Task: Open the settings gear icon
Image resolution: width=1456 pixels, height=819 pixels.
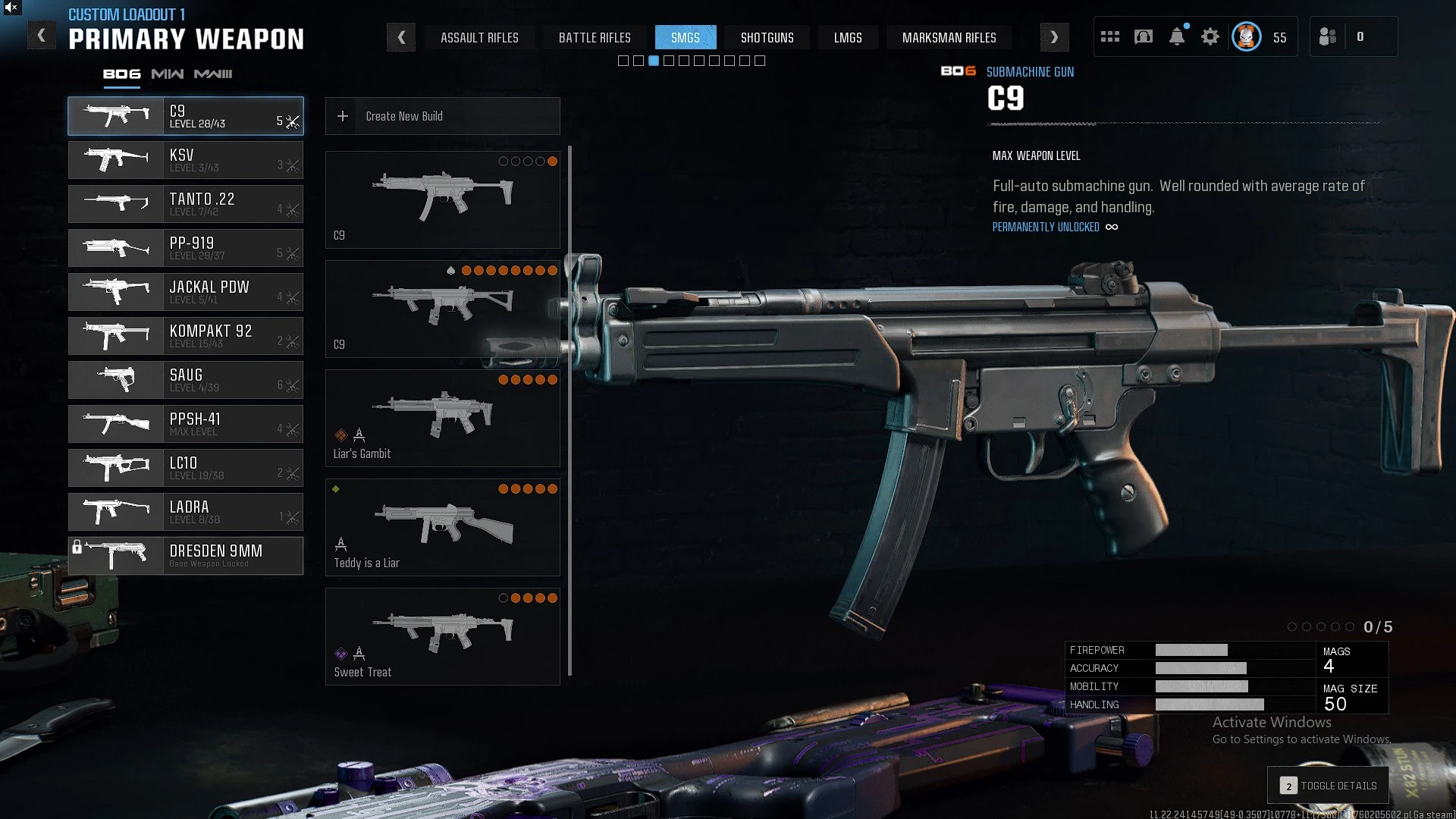Action: tap(1210, 37)
